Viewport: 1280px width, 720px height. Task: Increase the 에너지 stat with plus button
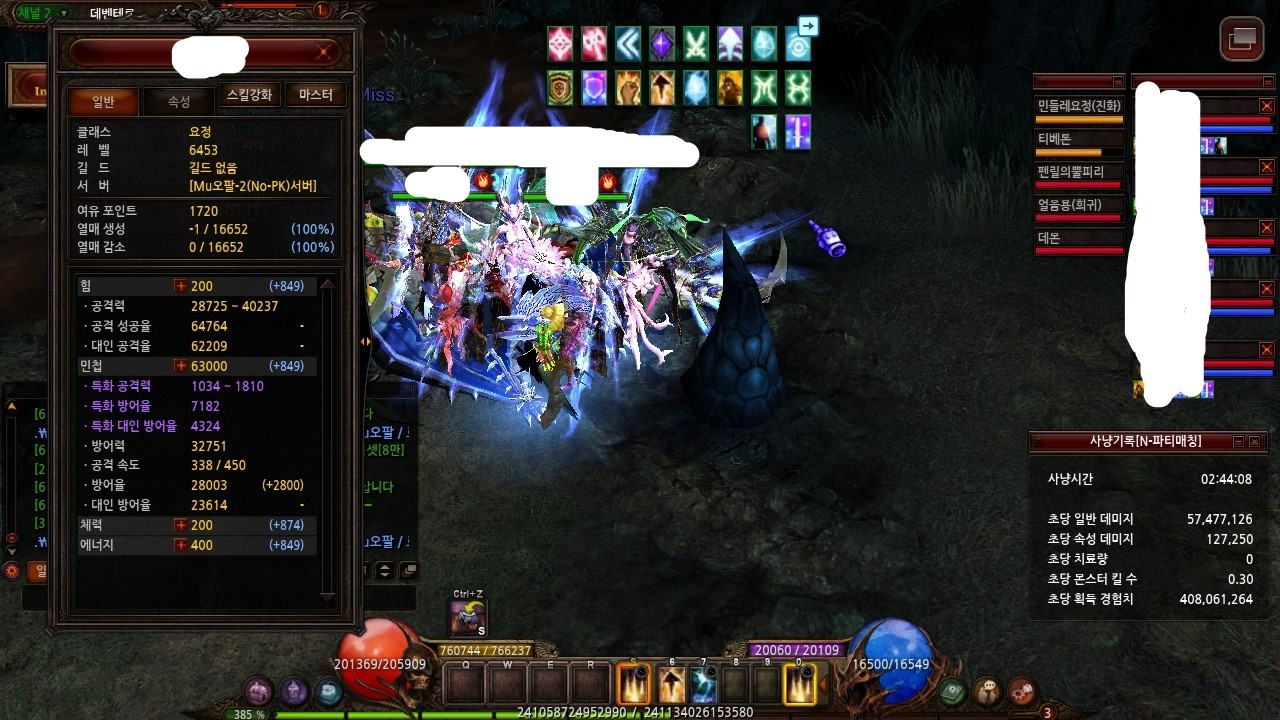pos(181,545)
